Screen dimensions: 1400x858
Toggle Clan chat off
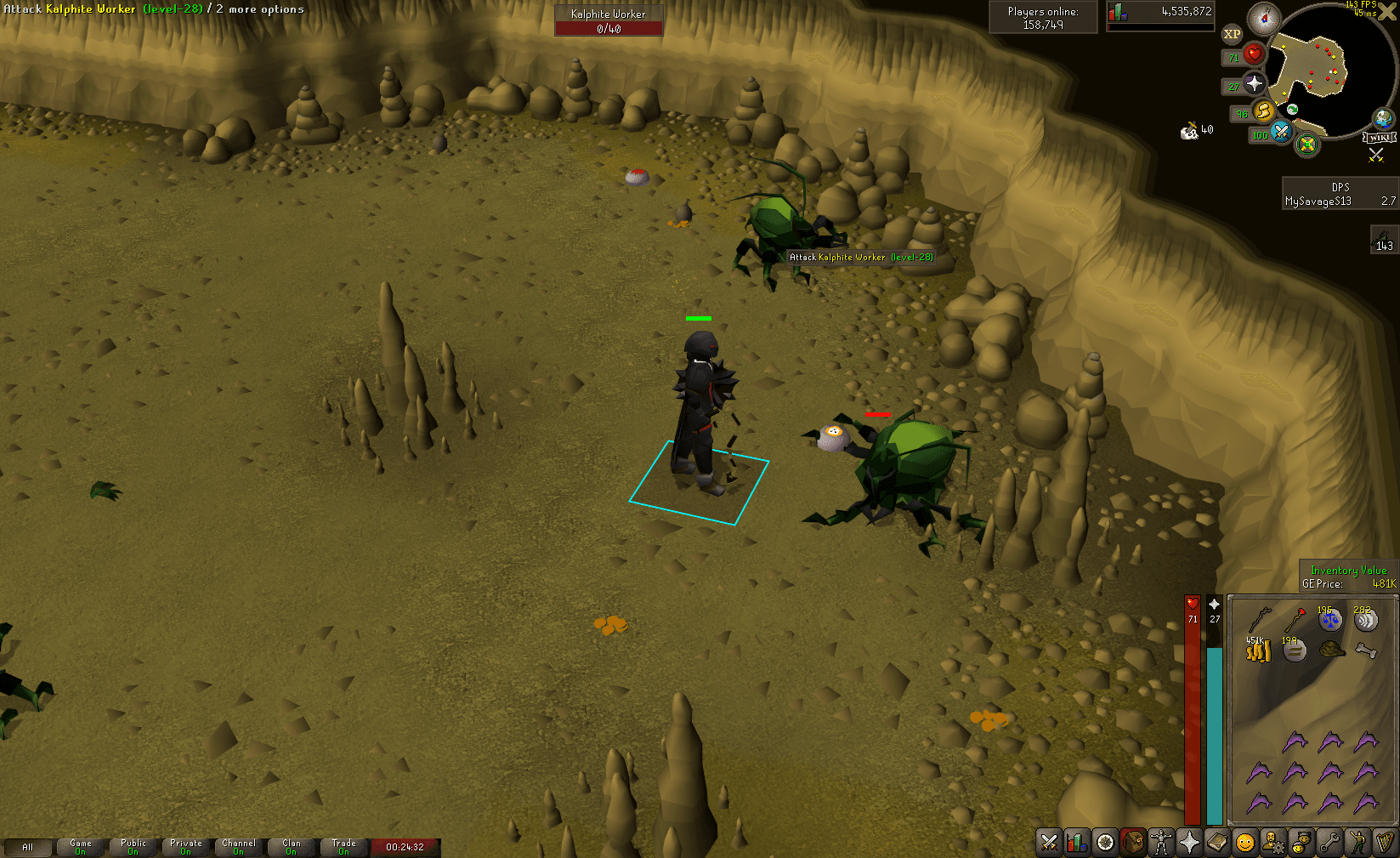pos(292,846)
